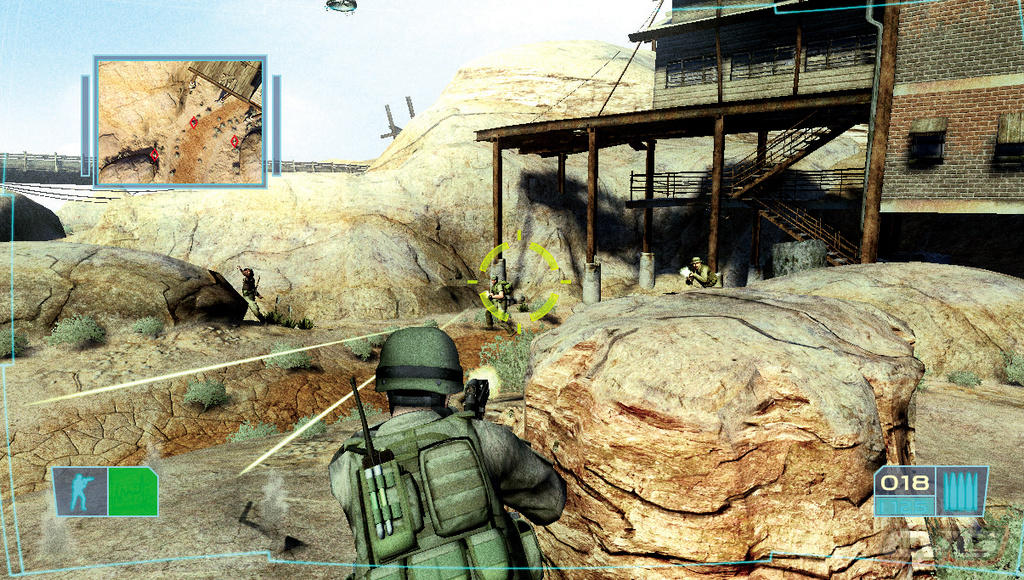
Task: Select the cyan soldier stance icon
Action: 79,492
